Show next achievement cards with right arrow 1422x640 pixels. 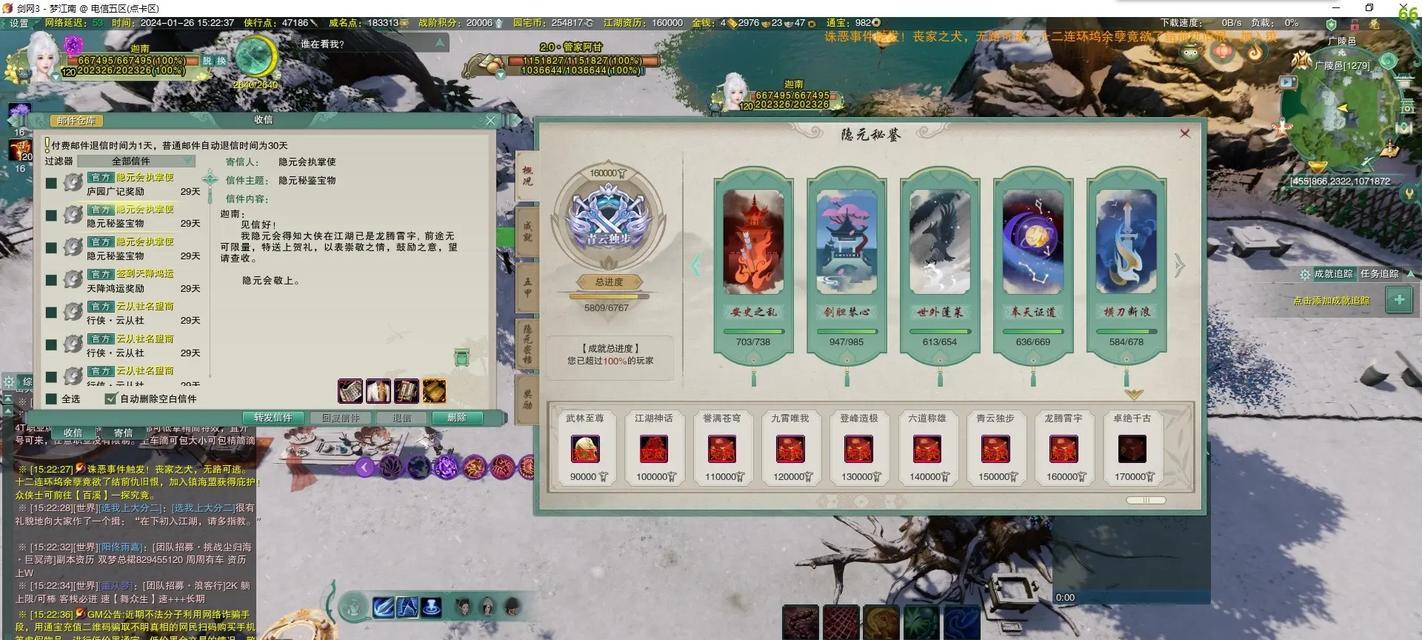(1179, 265)
